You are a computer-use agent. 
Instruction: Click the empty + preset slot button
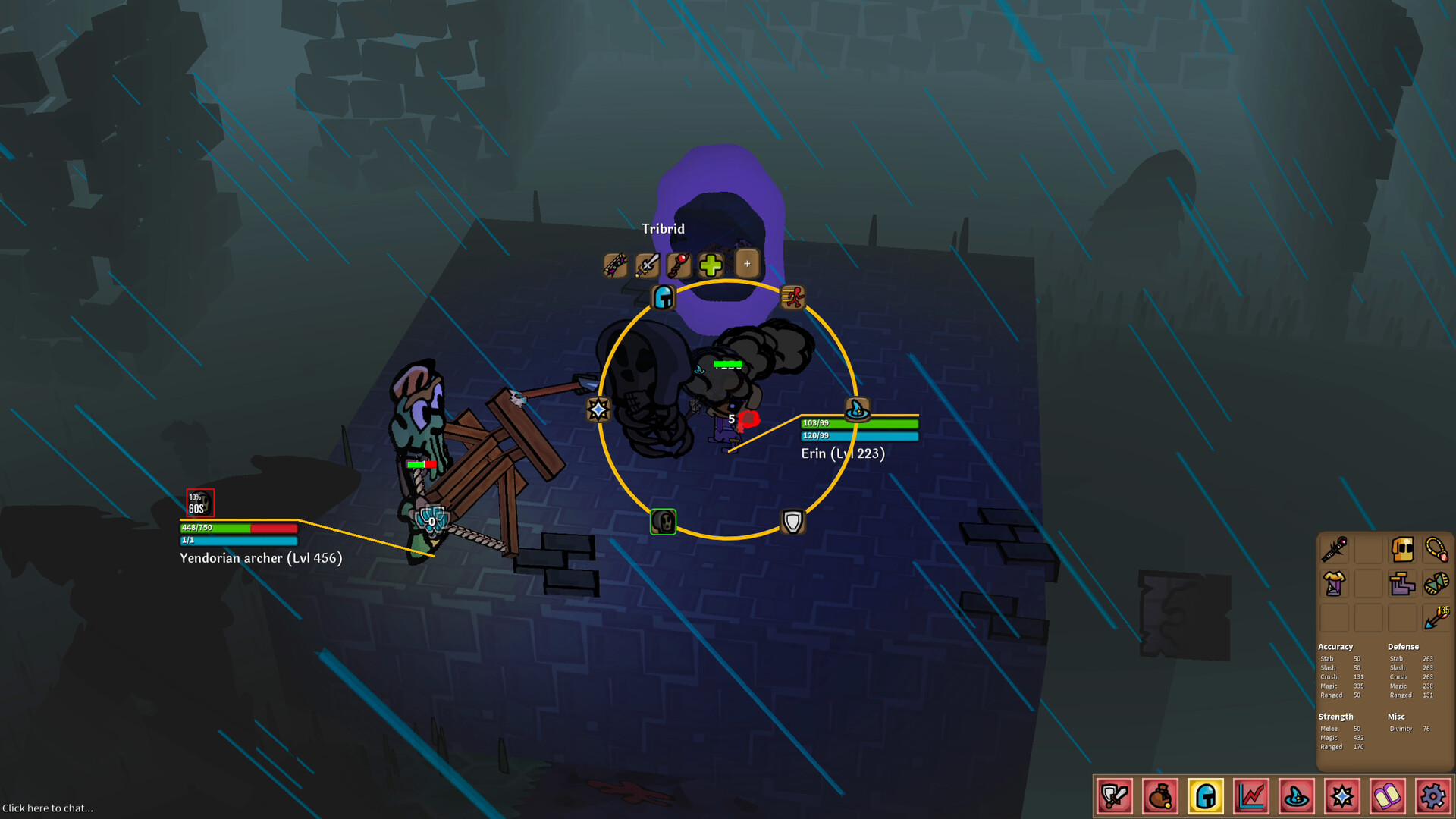coord(747,263)
